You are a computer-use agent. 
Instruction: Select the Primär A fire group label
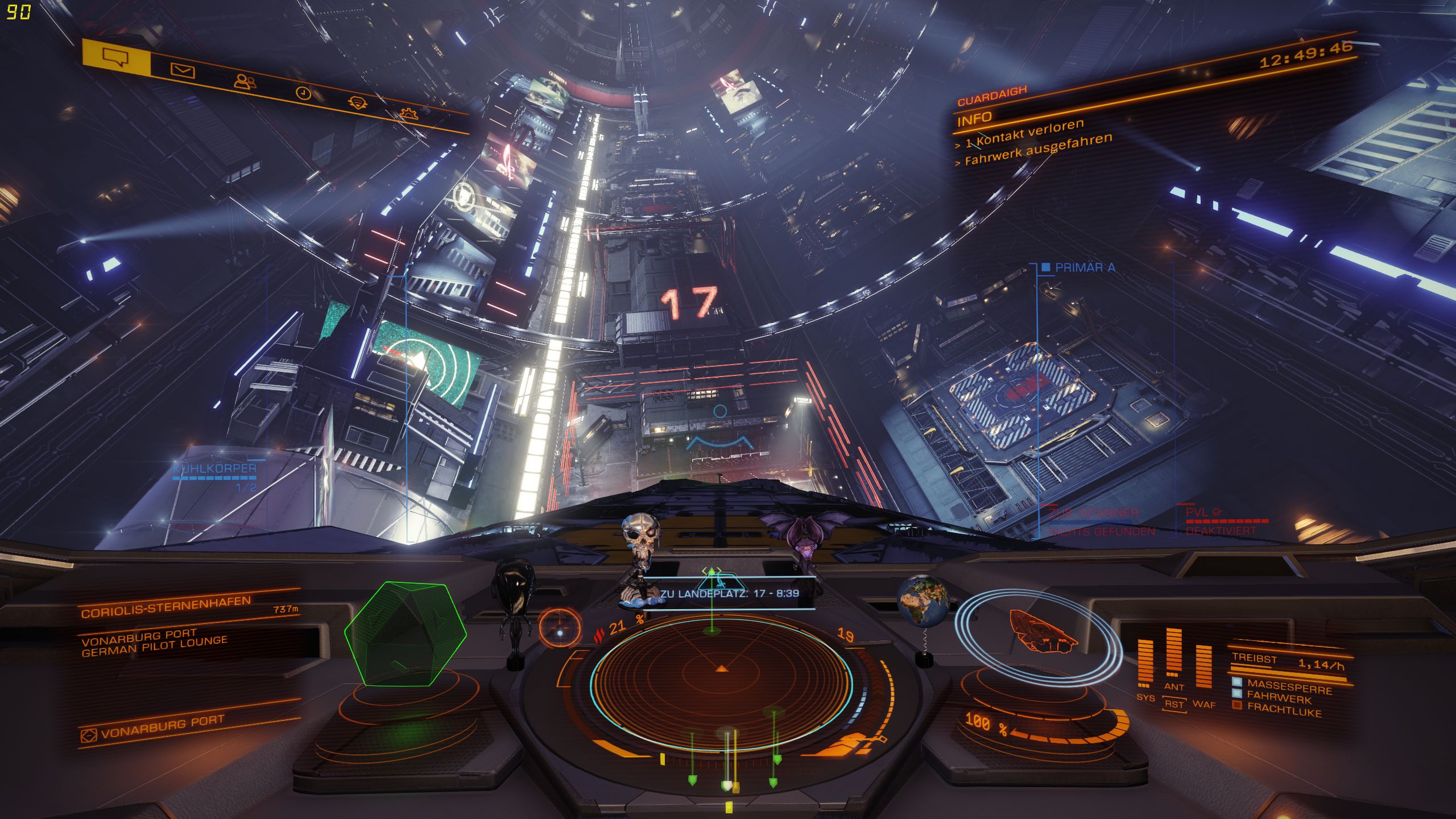pyautogui.click(x=1083, y=267)
